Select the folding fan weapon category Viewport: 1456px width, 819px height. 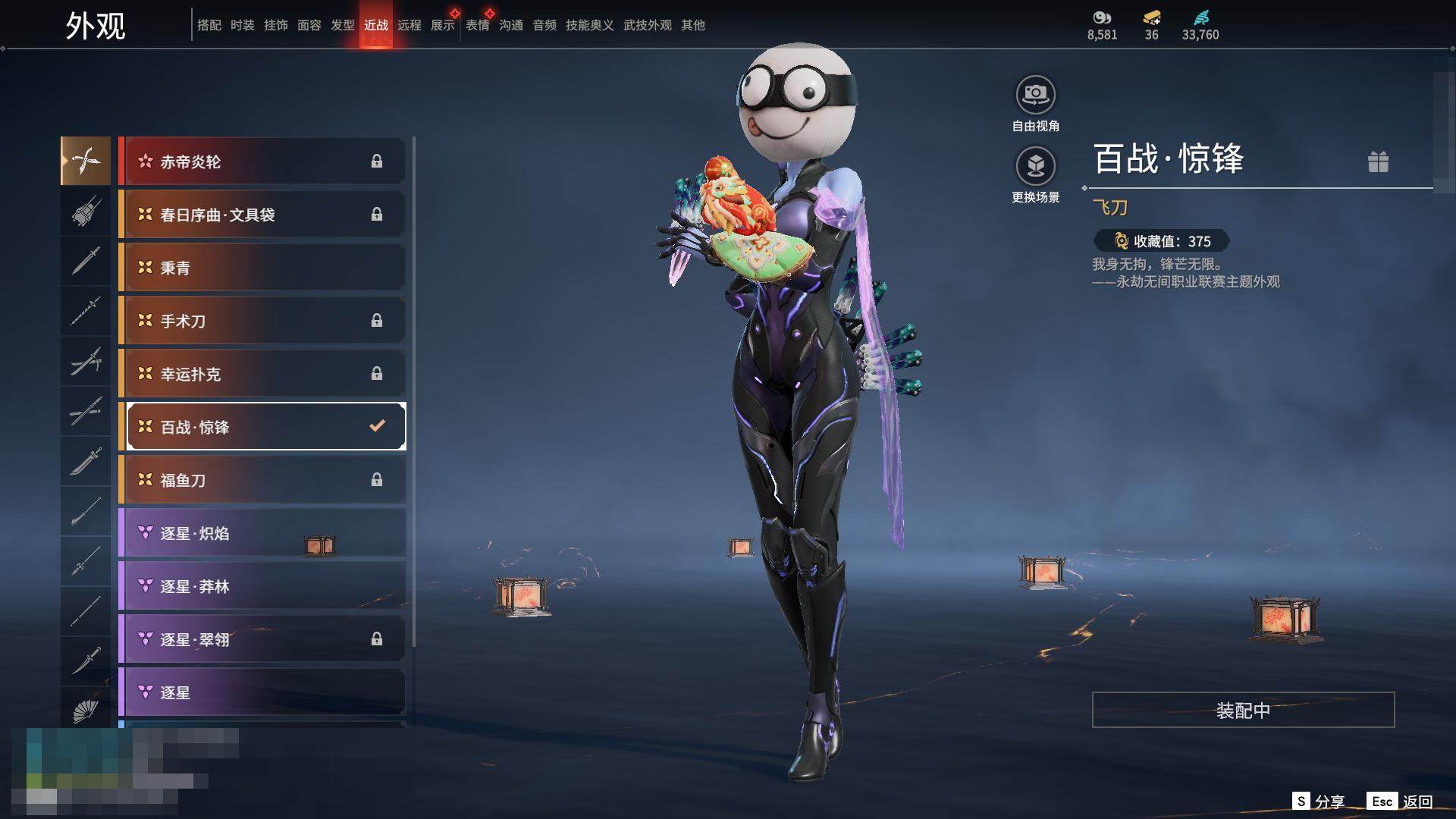[x=86, y=711]
